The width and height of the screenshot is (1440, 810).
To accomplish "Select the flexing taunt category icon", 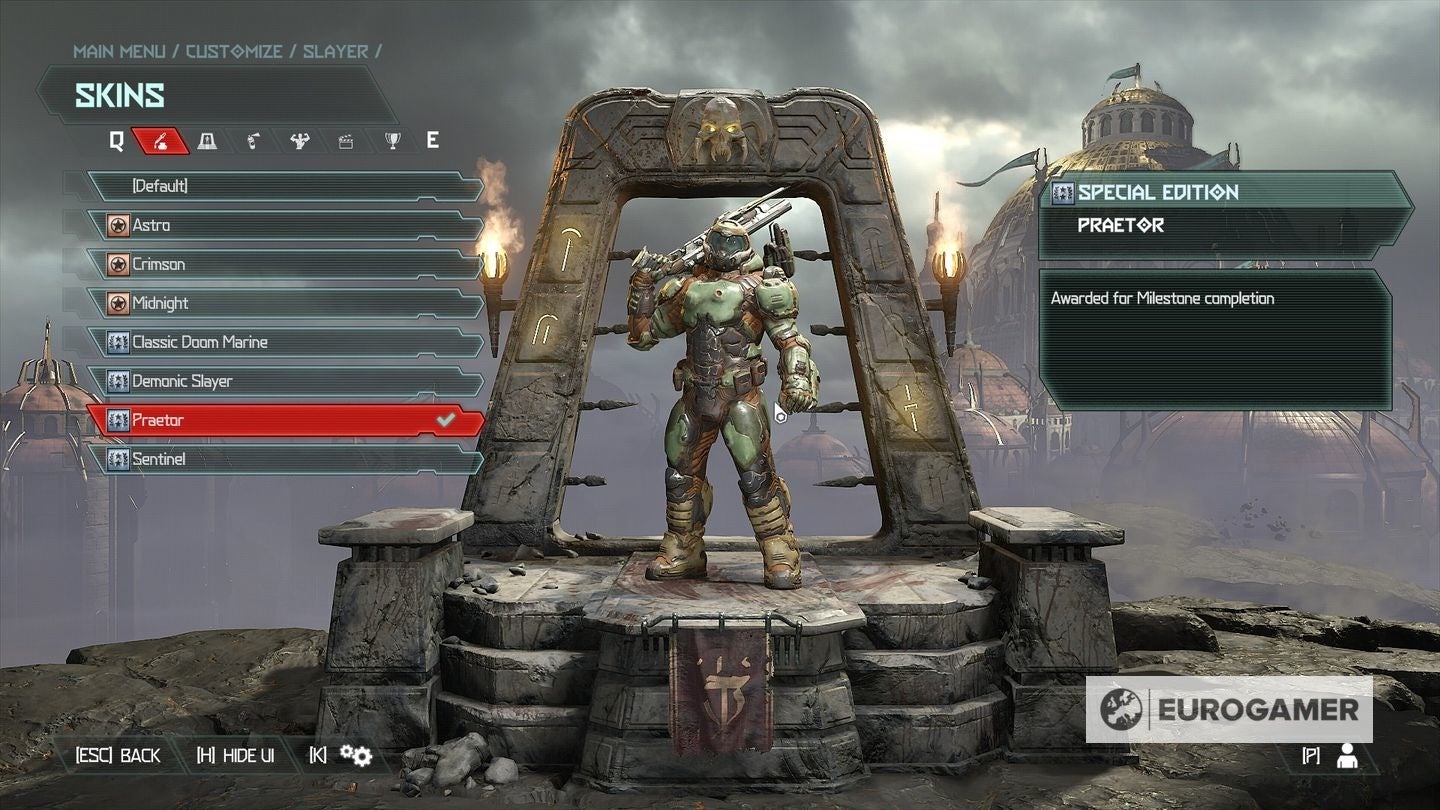I will point(298,140).
